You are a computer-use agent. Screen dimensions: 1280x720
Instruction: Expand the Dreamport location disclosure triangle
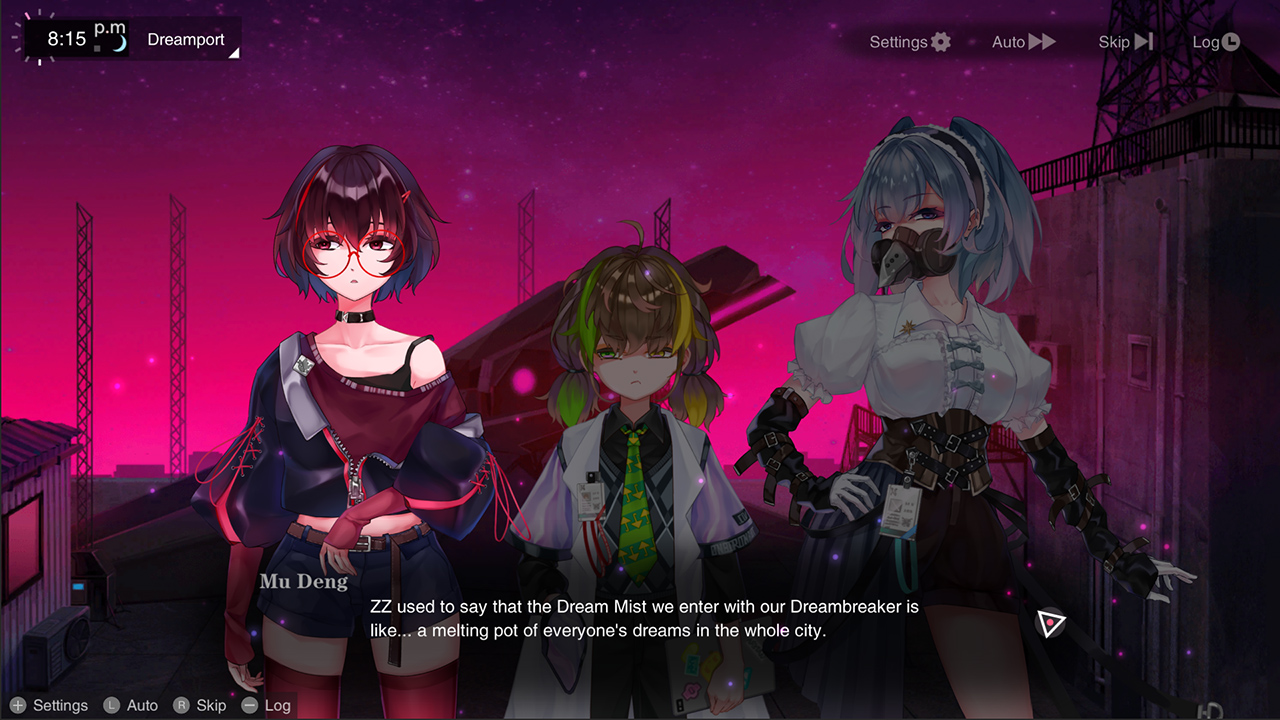pos(234,52)
